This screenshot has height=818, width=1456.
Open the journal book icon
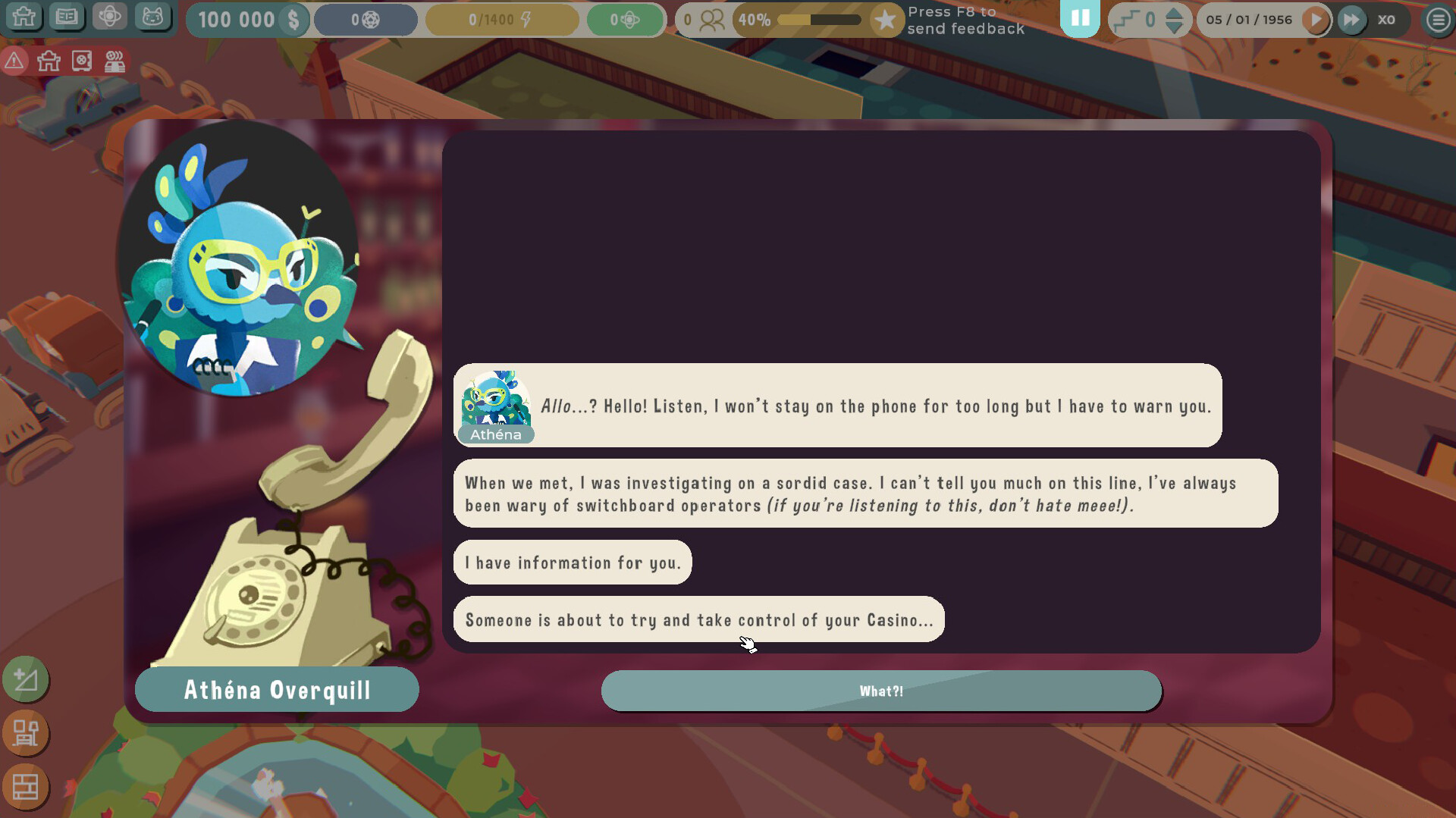coord(67,17)
